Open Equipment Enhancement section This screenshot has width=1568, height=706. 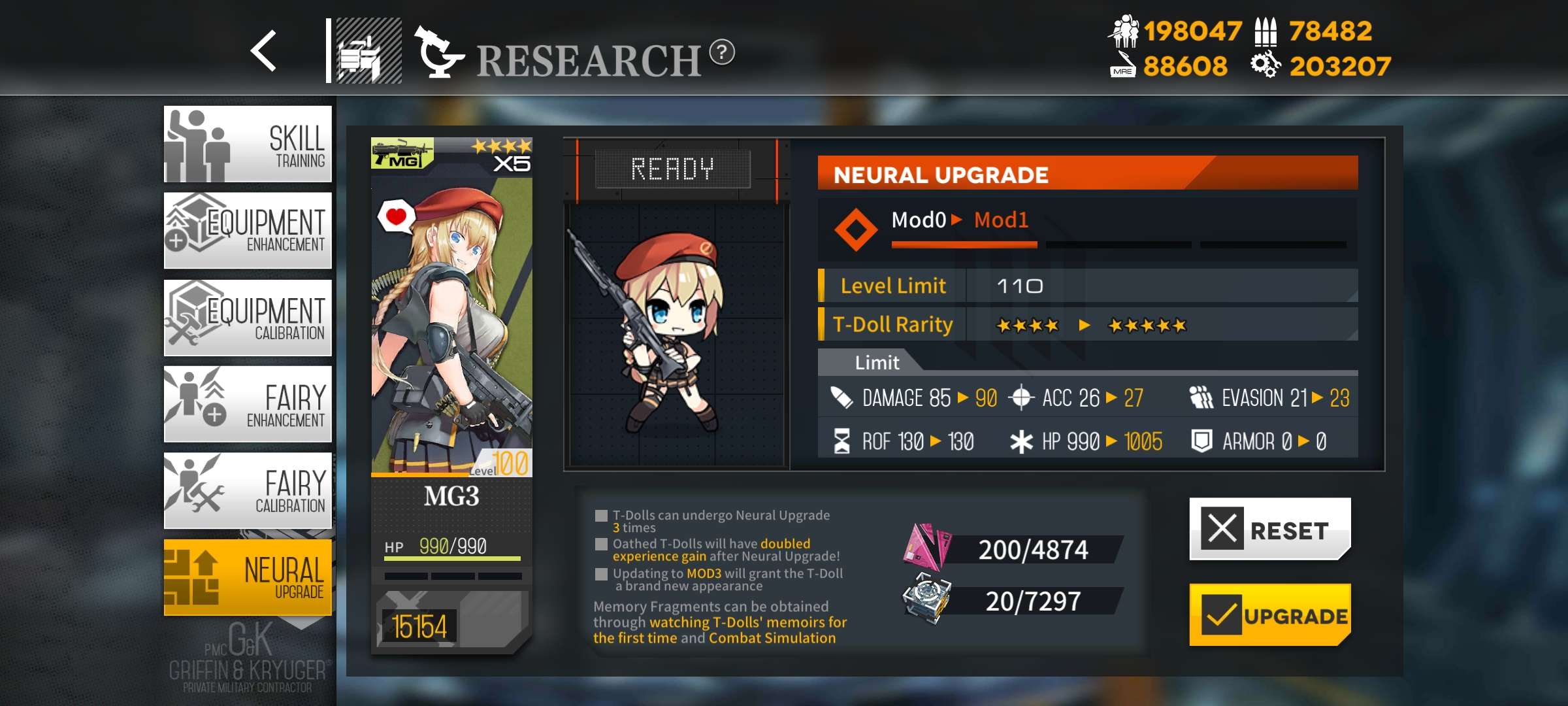[x=248, y=230]
